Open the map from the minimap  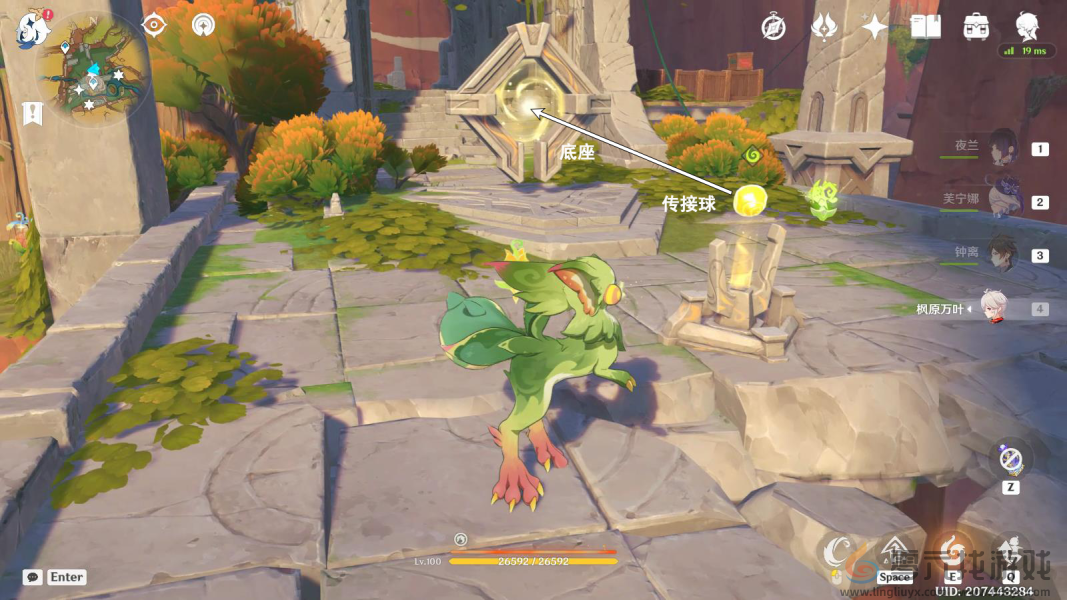(x=93, y=68)
